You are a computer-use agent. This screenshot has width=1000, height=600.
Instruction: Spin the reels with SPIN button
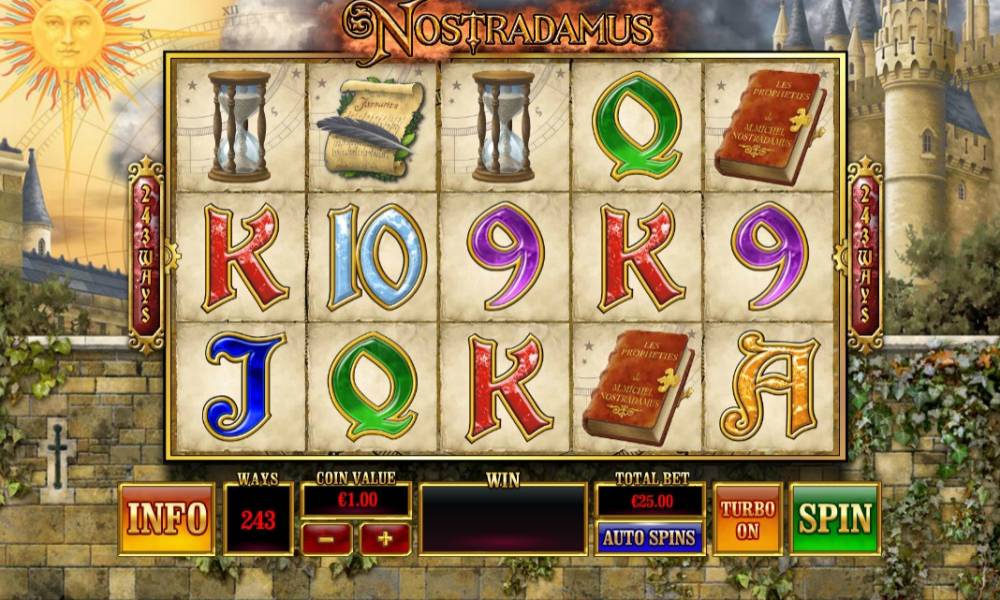point(835,519)
